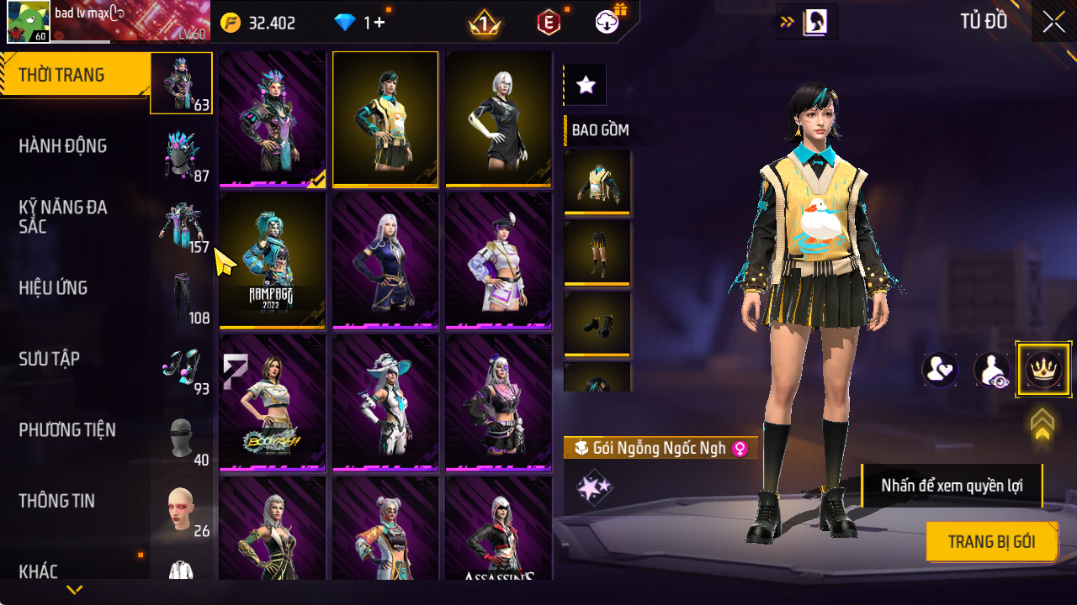
Task: Select the golden crown icon button
Action: [1043, 370]
